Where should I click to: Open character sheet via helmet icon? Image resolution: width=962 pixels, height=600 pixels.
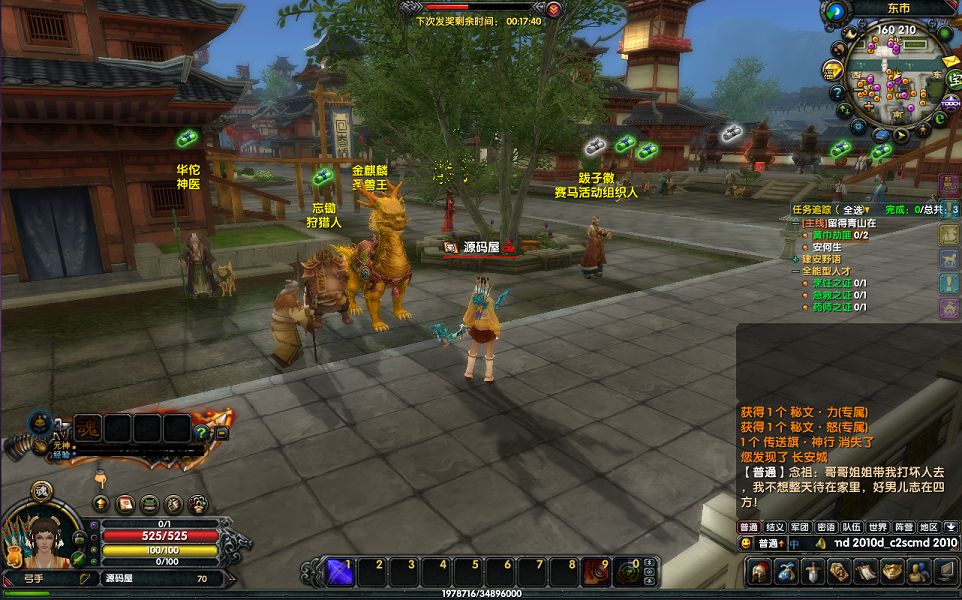click(x=759, y=572)
